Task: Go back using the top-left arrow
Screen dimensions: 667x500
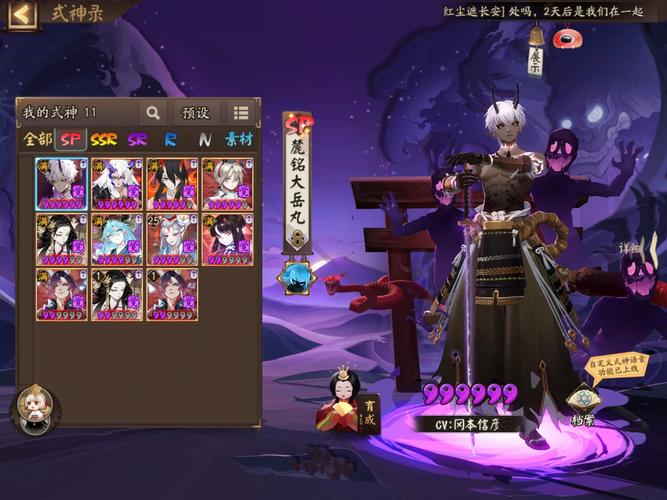Action: [22, 14]
